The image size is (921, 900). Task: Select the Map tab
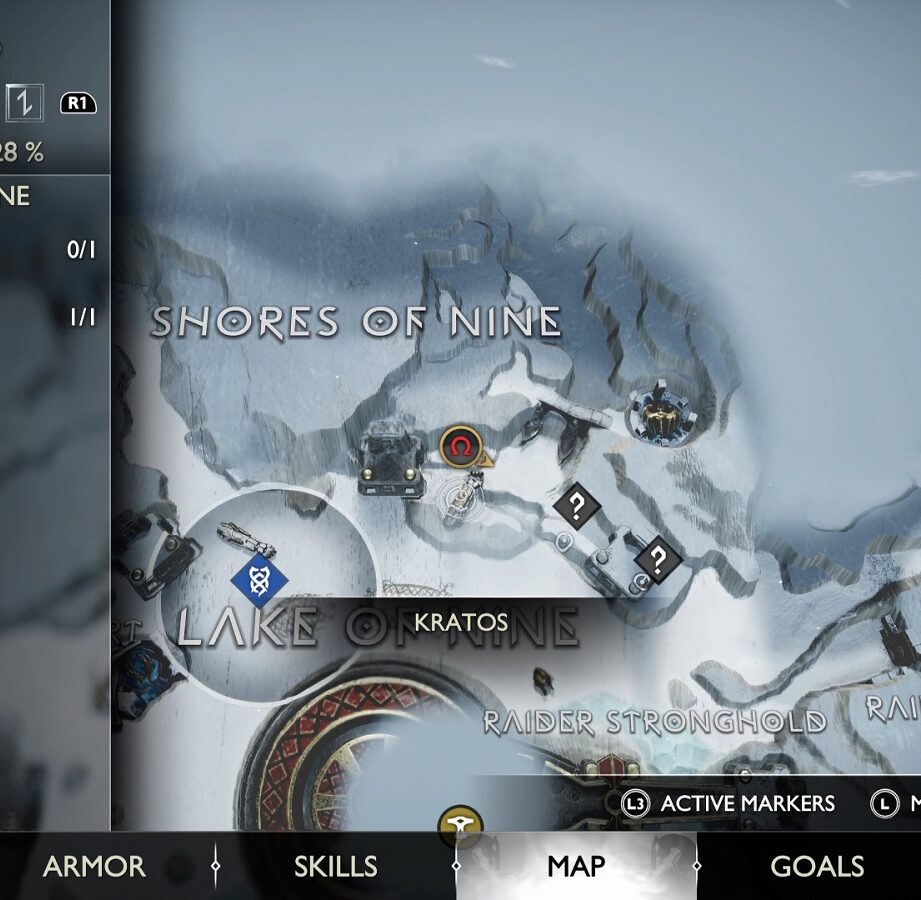tap(576, 866)
